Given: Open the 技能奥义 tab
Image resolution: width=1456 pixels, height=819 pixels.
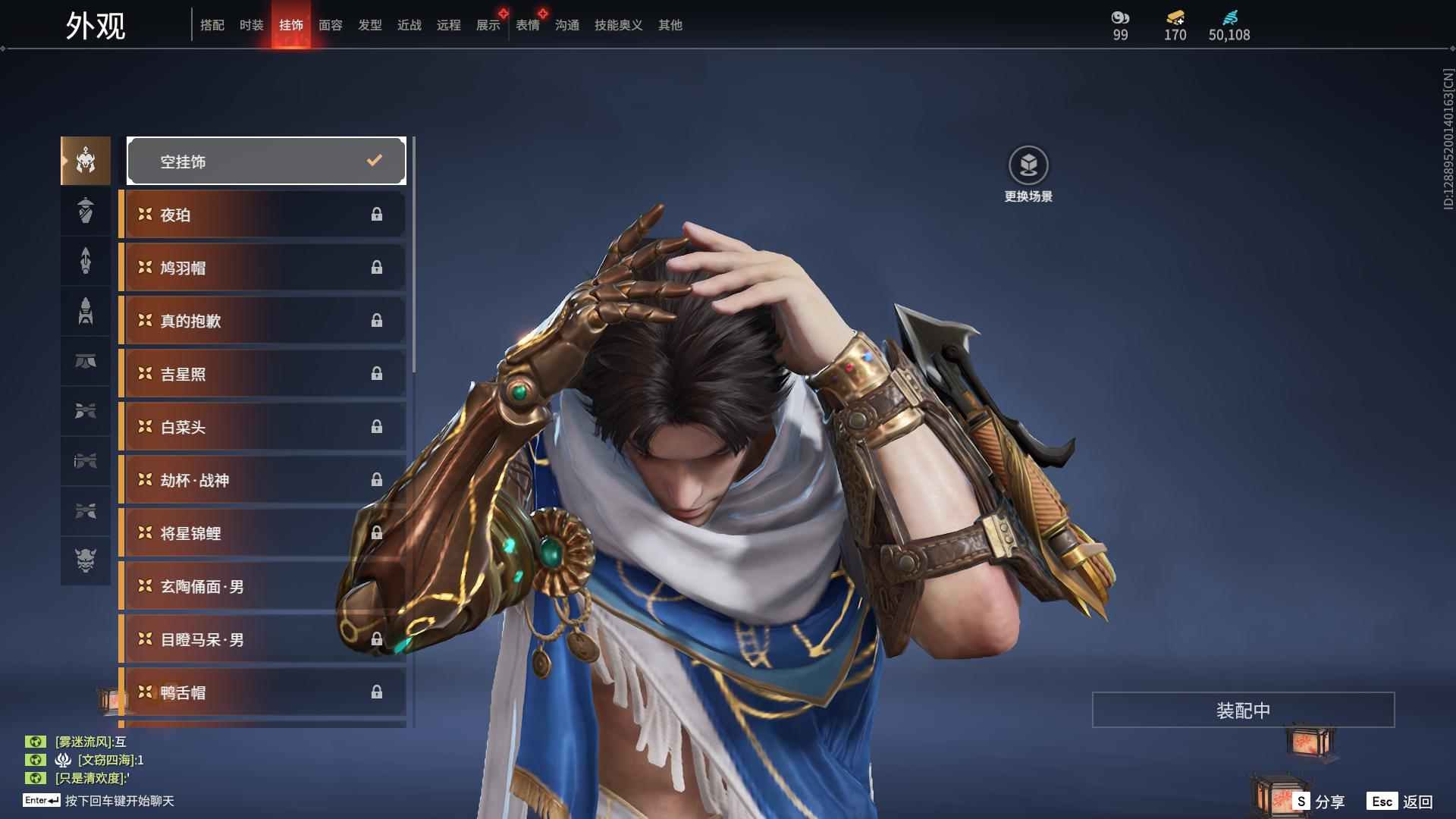Looking at the screenshot, I should click(619, 25).
